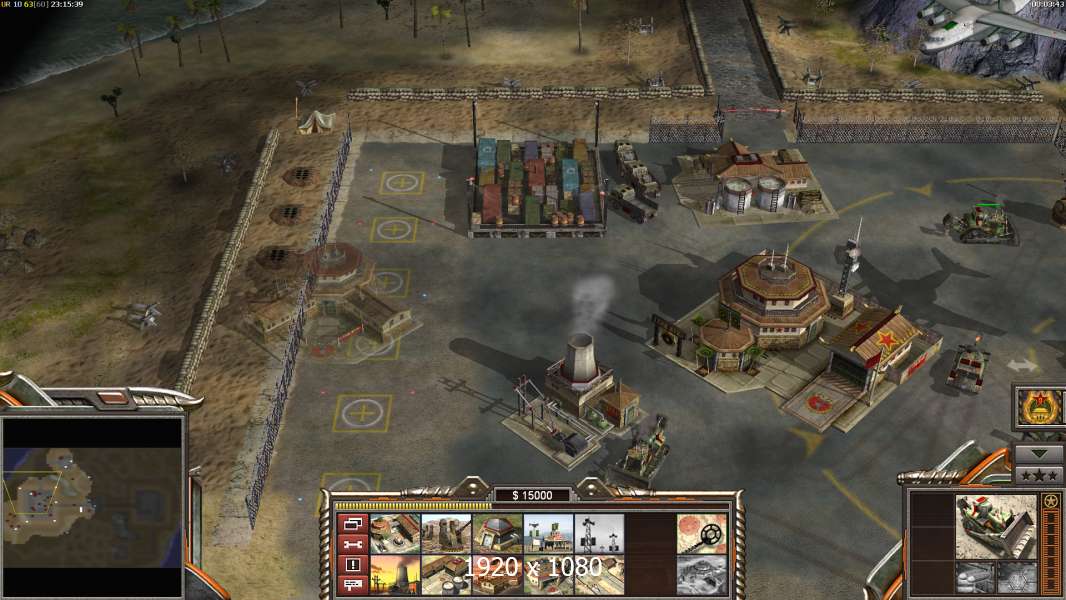This screenshot has width=1066, height=600.
Task: Click the three-star rank button
Action: tap(1039, 475)
